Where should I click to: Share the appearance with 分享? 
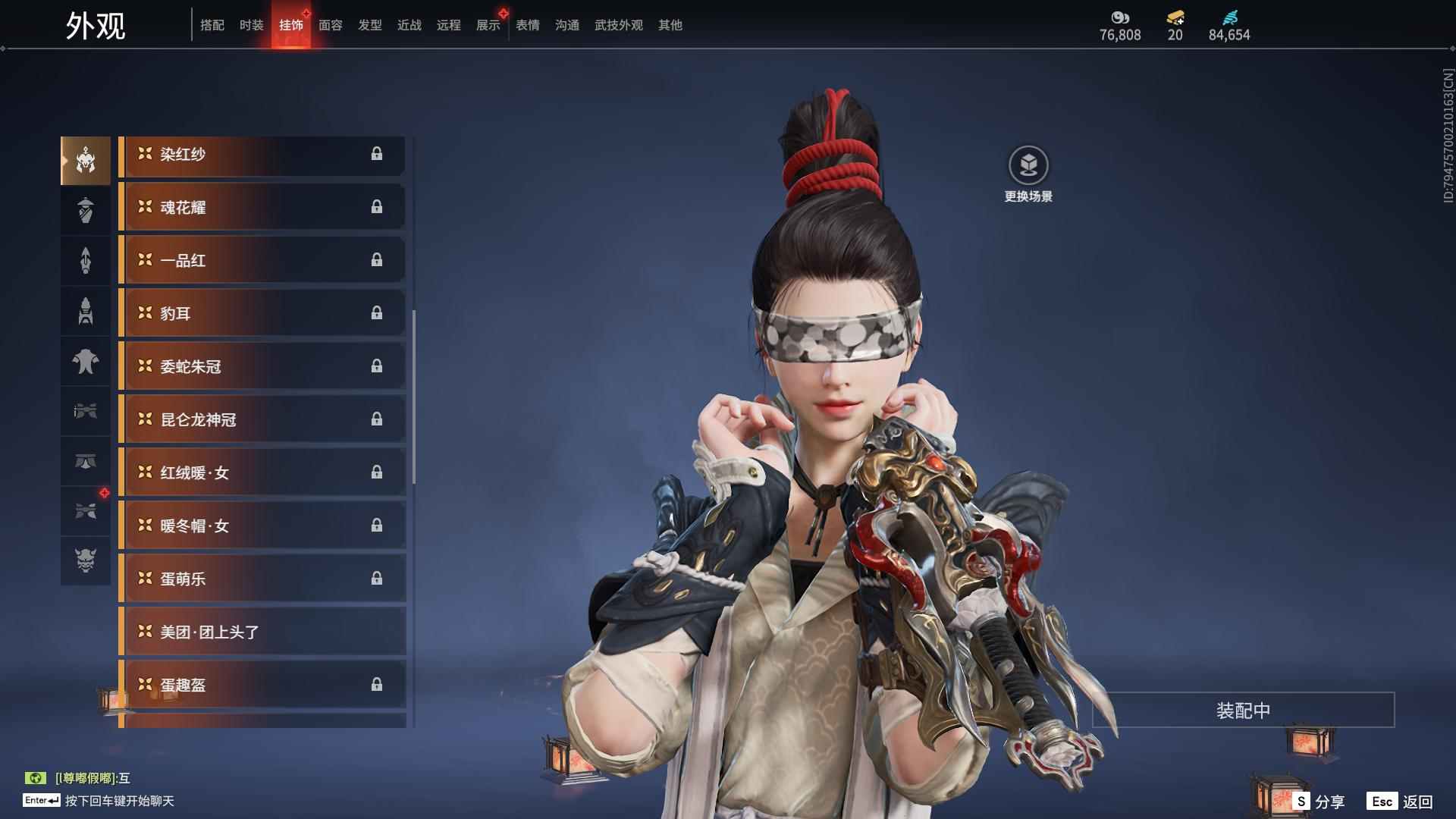(1319, 802)
